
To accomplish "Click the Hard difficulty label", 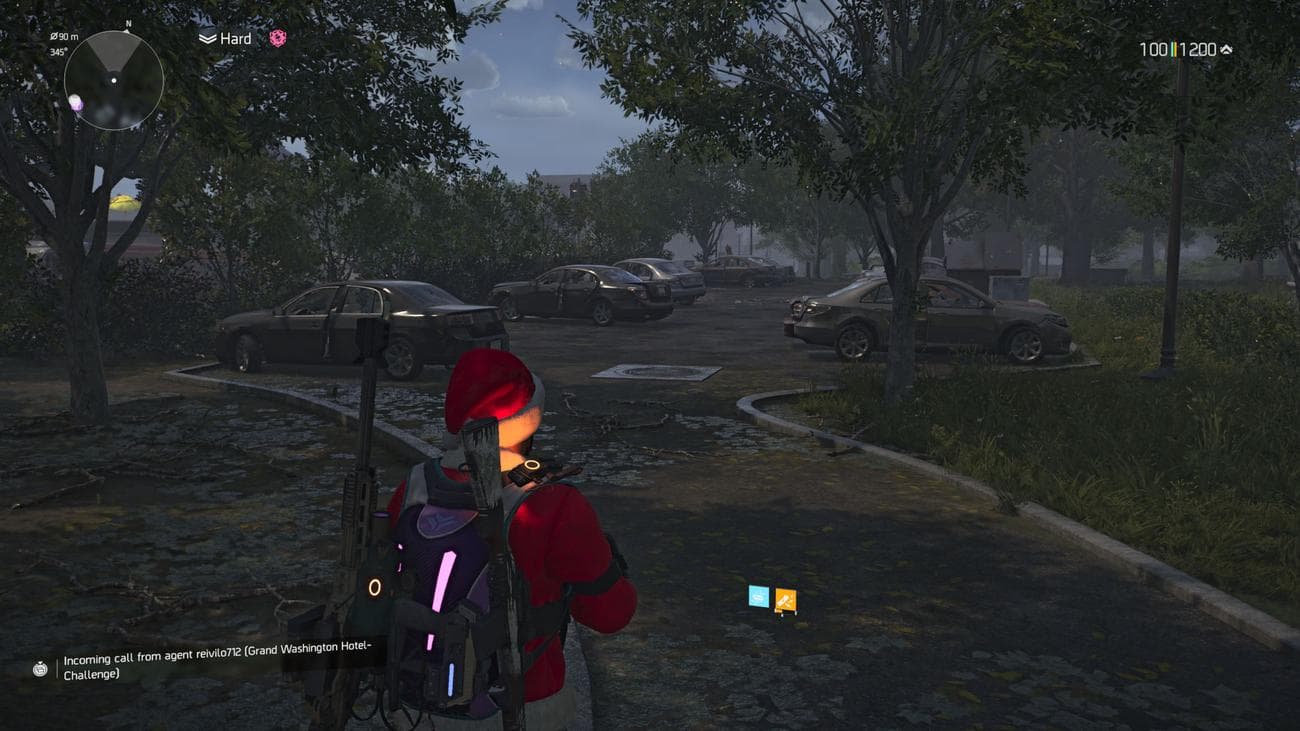I will (235, 38).
